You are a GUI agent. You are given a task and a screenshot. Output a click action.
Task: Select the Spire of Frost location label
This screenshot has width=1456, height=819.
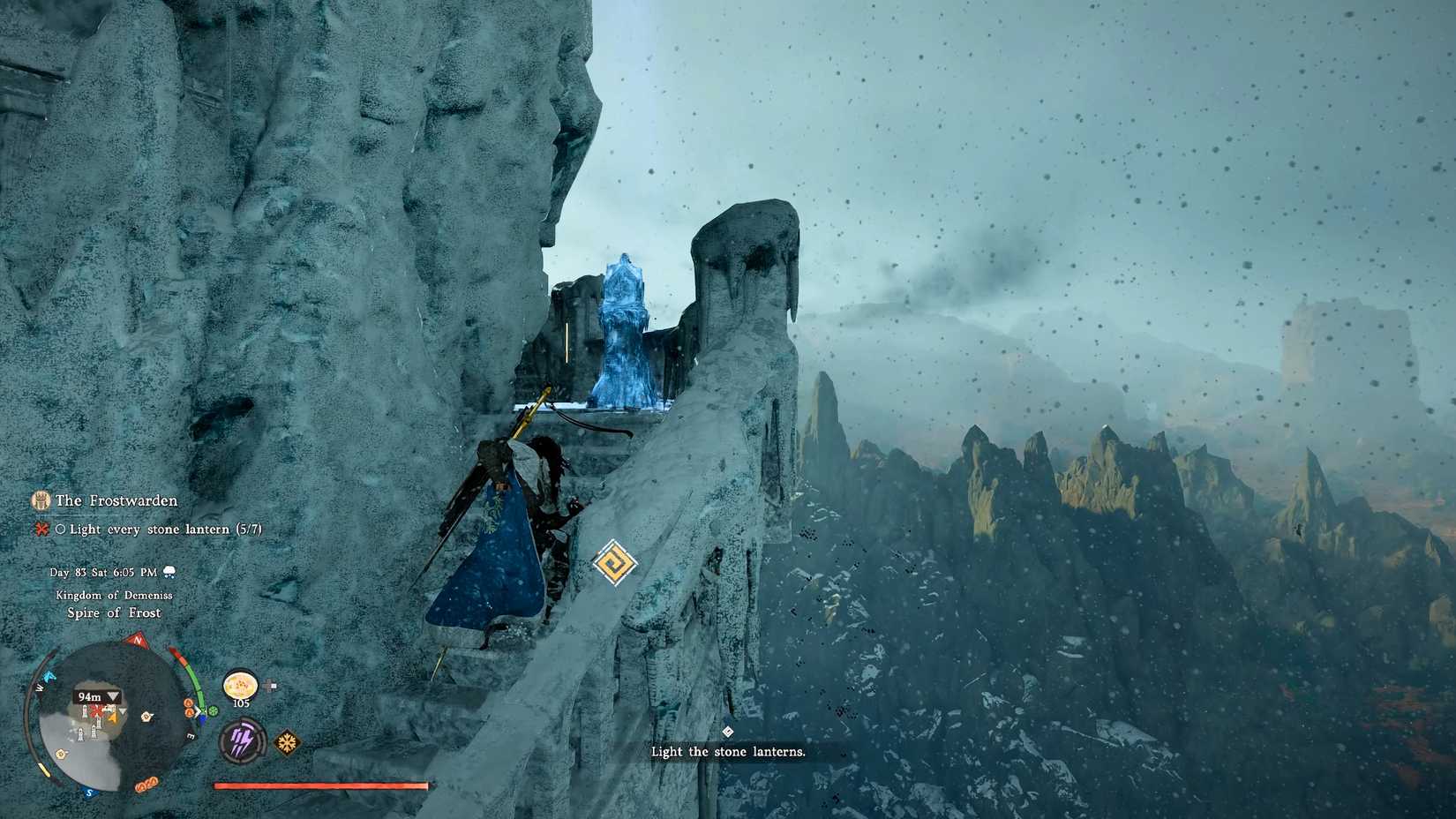(115, 612)
